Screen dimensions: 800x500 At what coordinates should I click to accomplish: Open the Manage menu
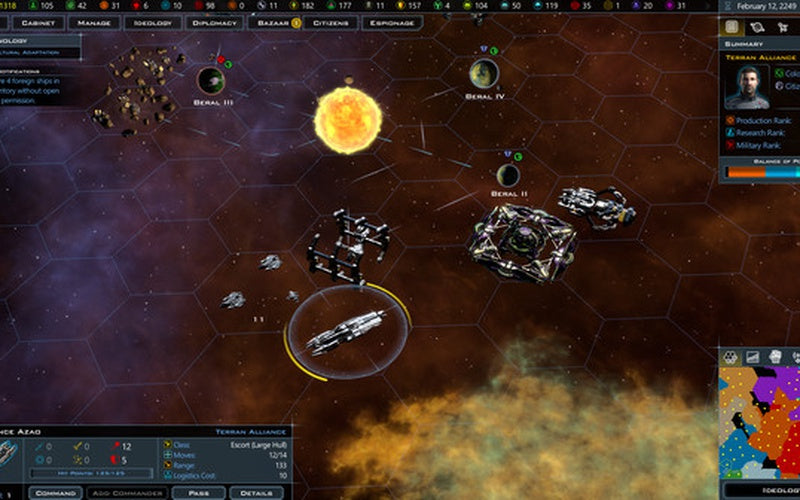click(94, 23)
